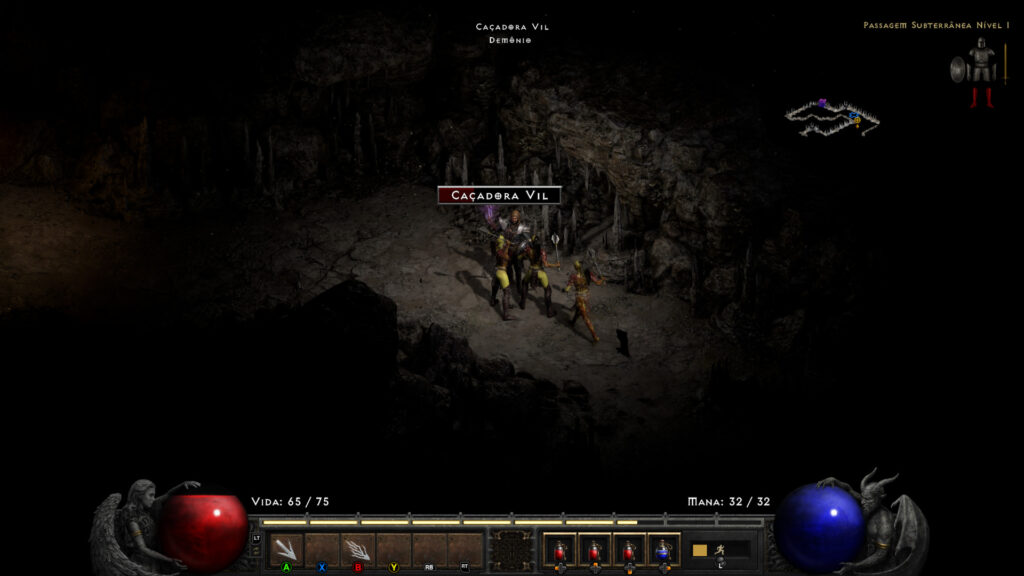Activate the multiple arrows skill slot
The height and width of the screenshot is (576, 1024).
[x=357, y=549]
